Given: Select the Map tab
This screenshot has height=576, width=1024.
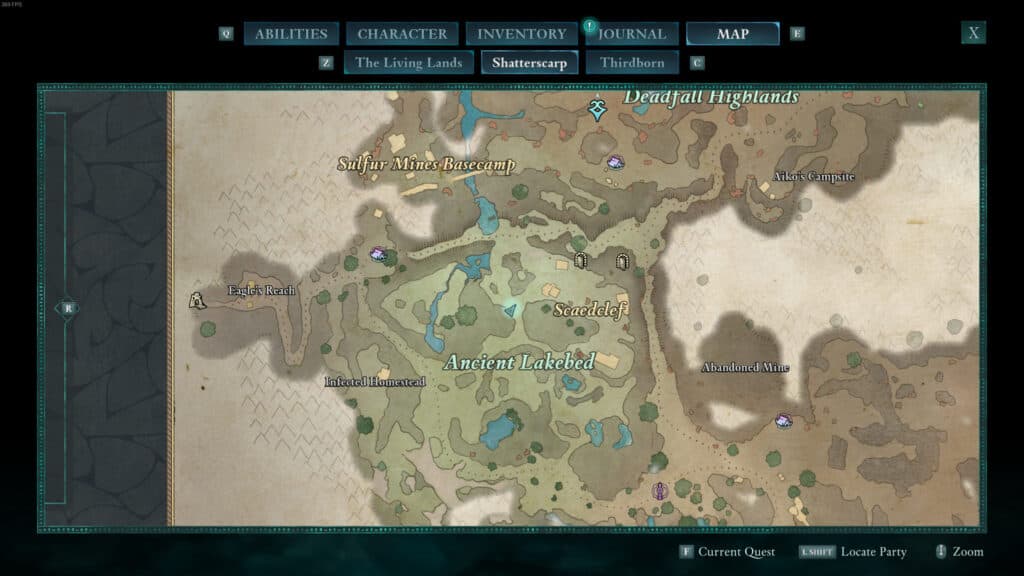Looking at the screenshot, I should (x=732, y=34).
